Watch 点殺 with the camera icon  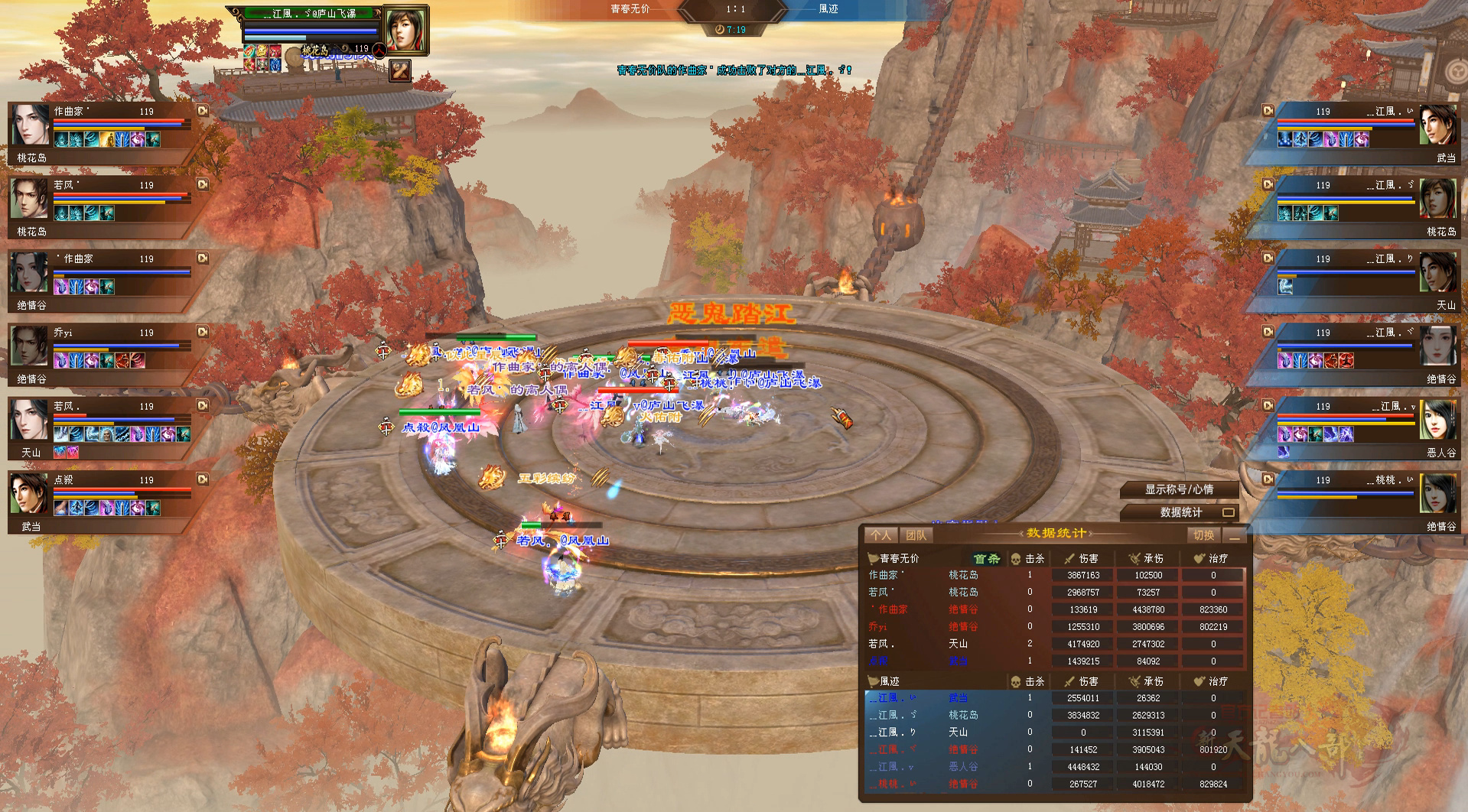(203, 479)
